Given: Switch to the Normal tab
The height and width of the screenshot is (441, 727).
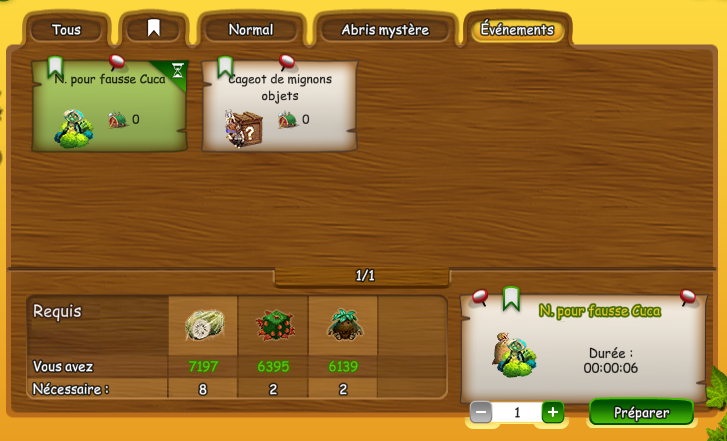Looking at the screenshot, I should point(250,30).
